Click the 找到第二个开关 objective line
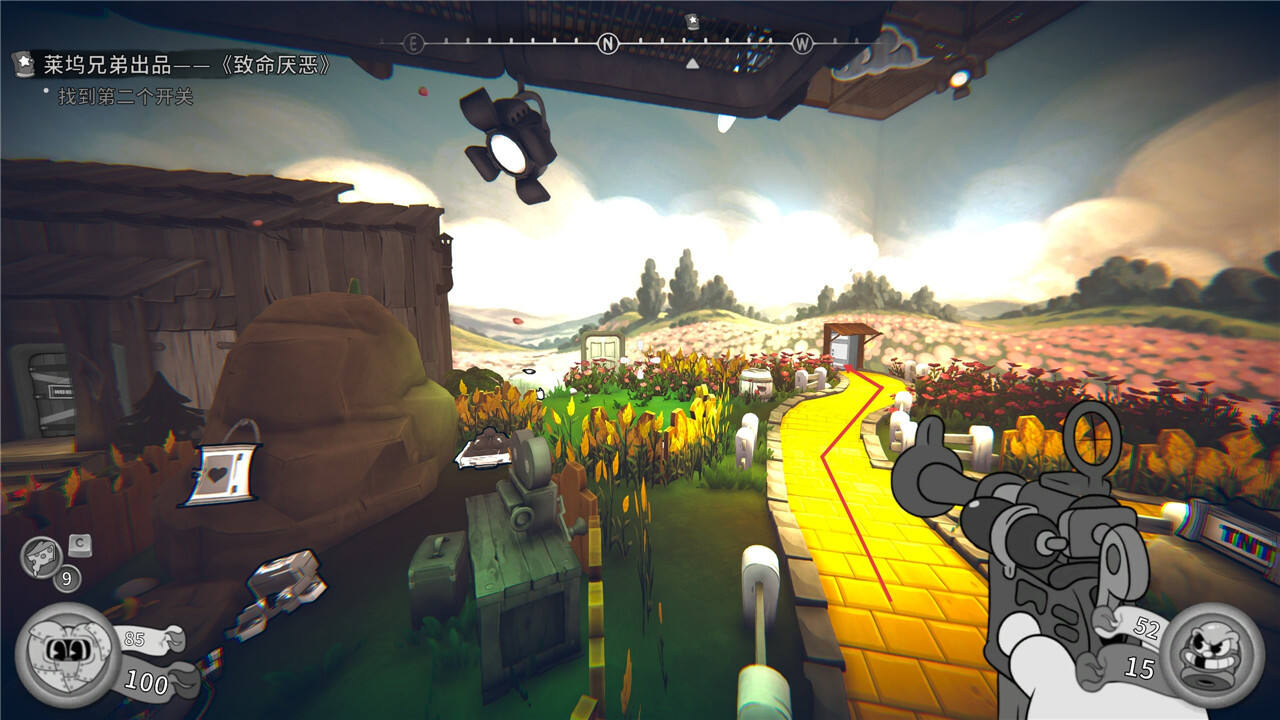 125,97
